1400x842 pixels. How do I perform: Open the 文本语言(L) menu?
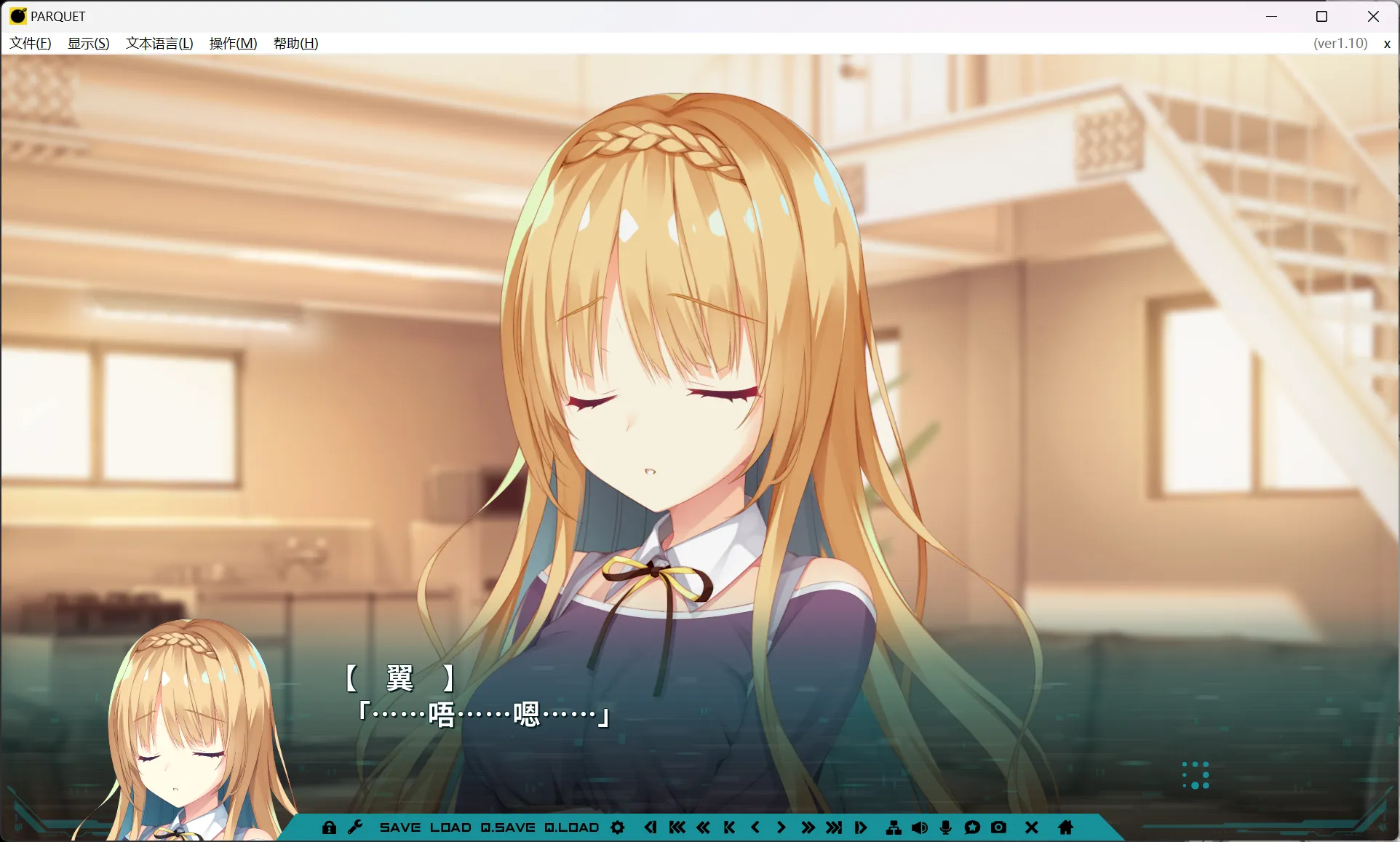[x=159, y=44]
